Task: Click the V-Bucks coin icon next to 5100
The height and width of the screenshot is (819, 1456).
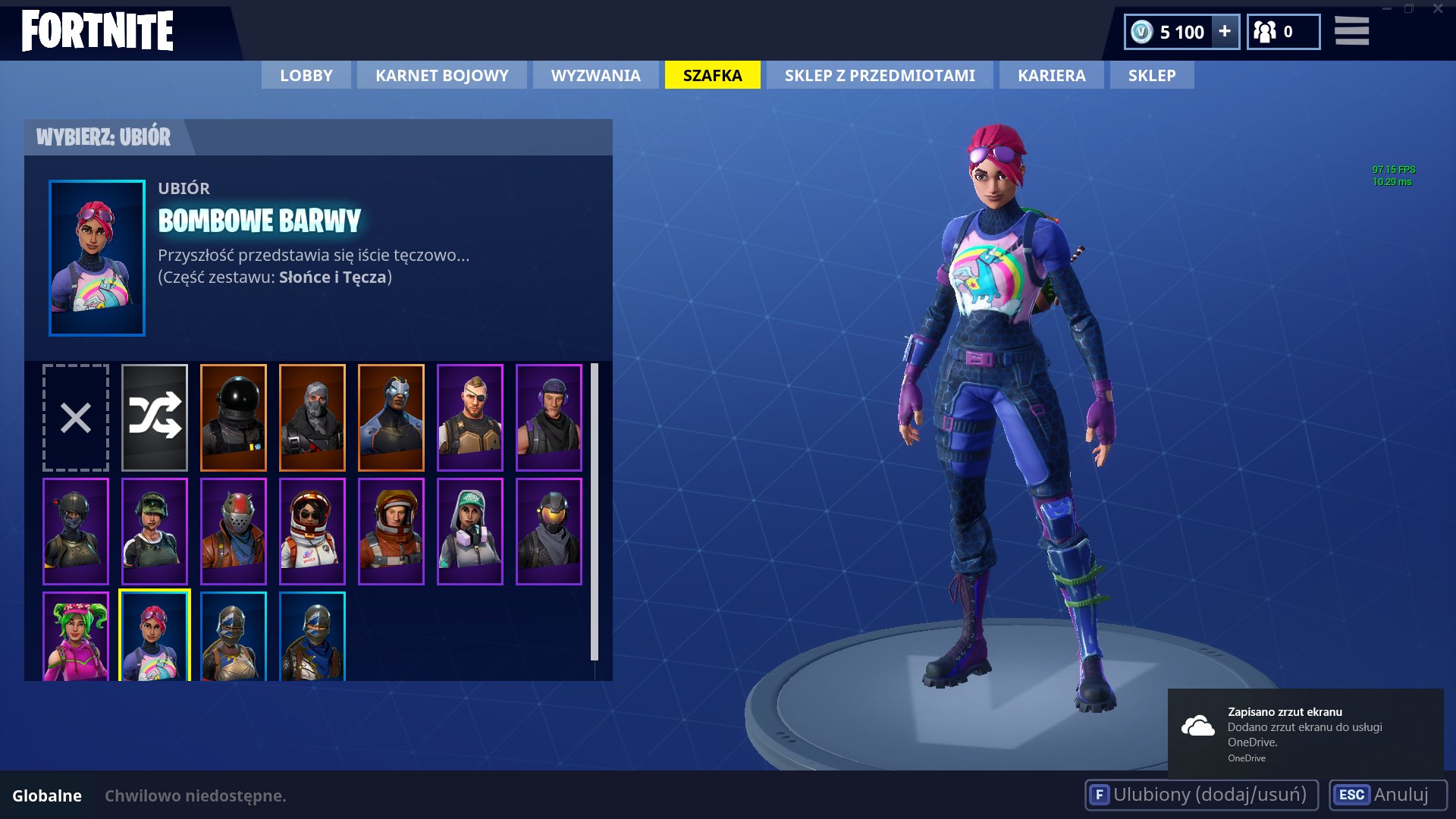Action: (1144, 32)
